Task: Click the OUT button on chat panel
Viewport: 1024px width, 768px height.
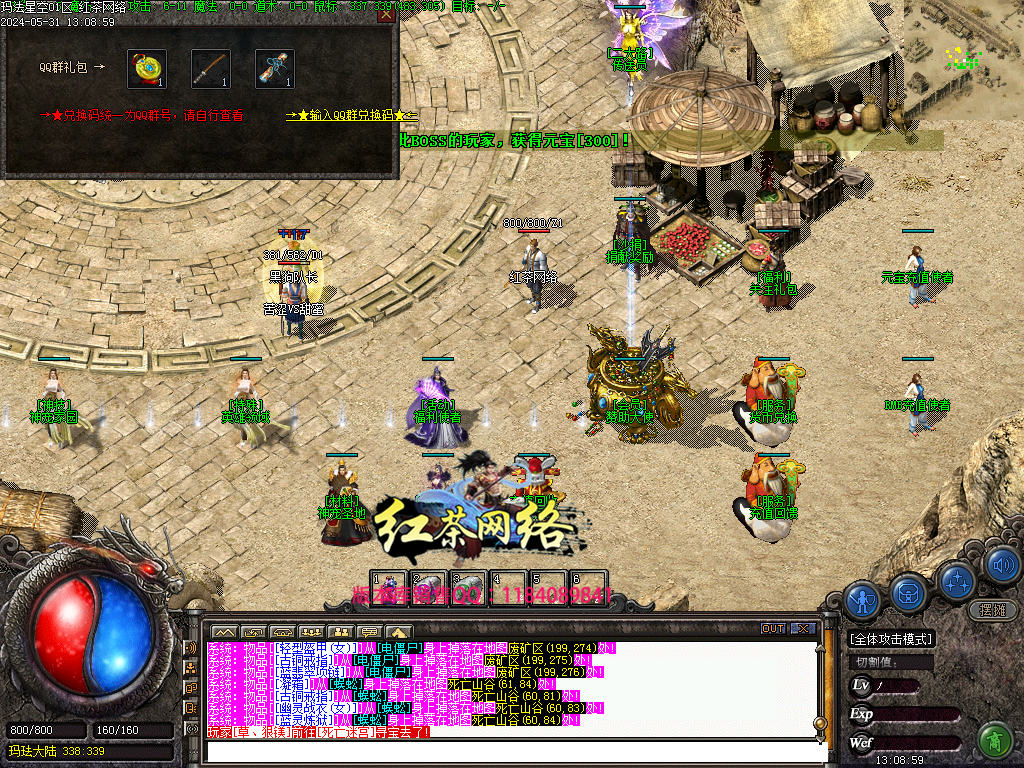Action: click(x=772, y=629)
